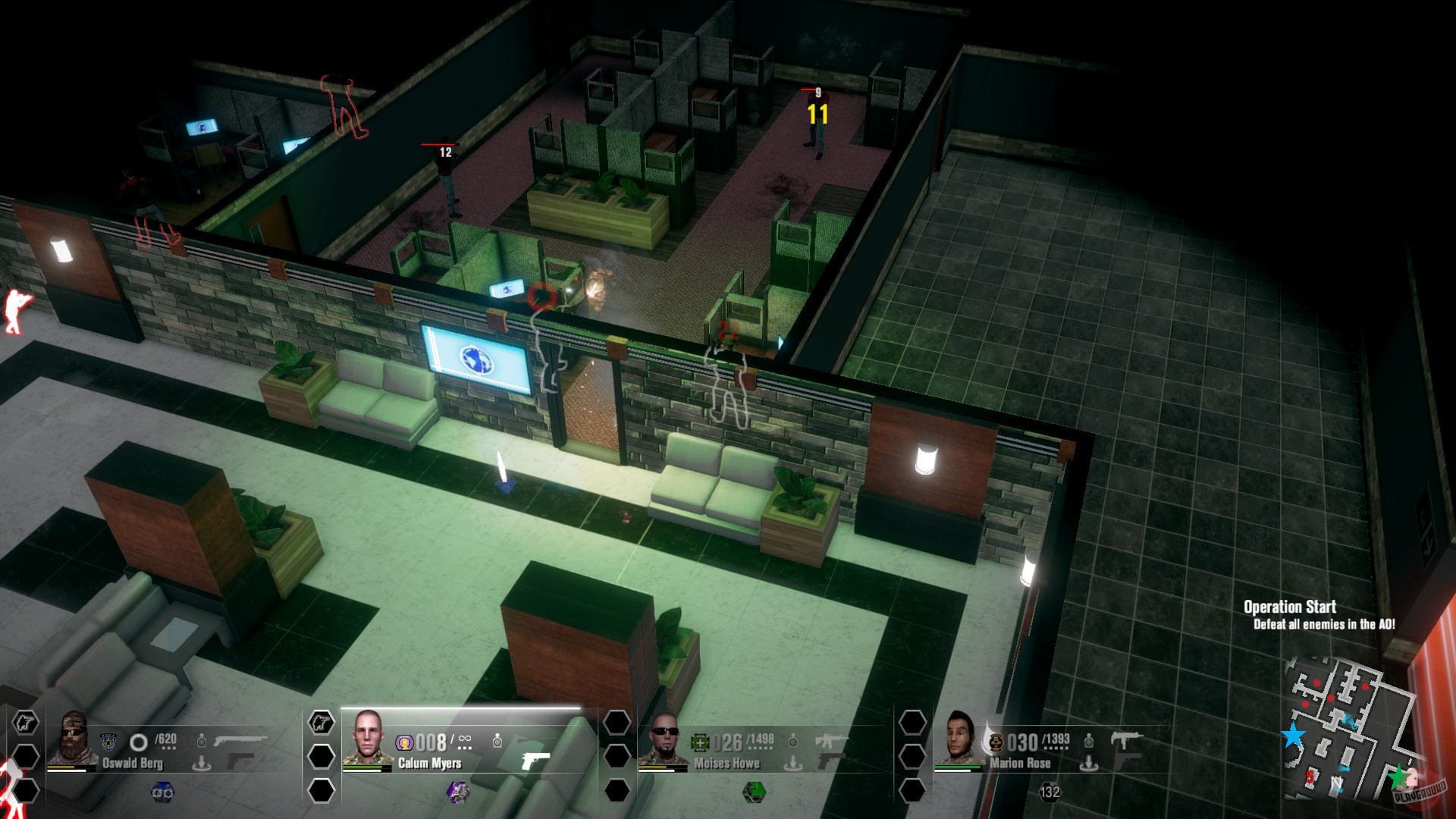Screen dimensions: 1456x819
Task: Click the 132 hex counter under Marion Rose
Action: 1051,793
